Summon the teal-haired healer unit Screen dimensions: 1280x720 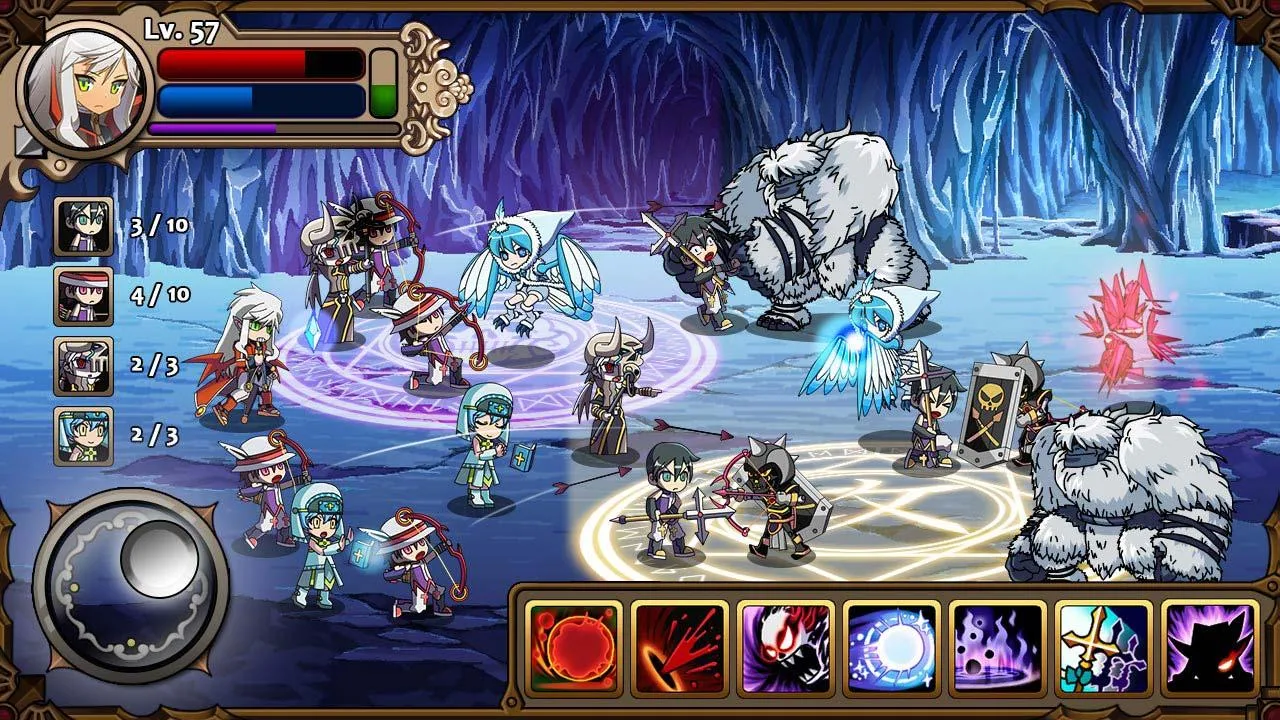tap(83, 436)
